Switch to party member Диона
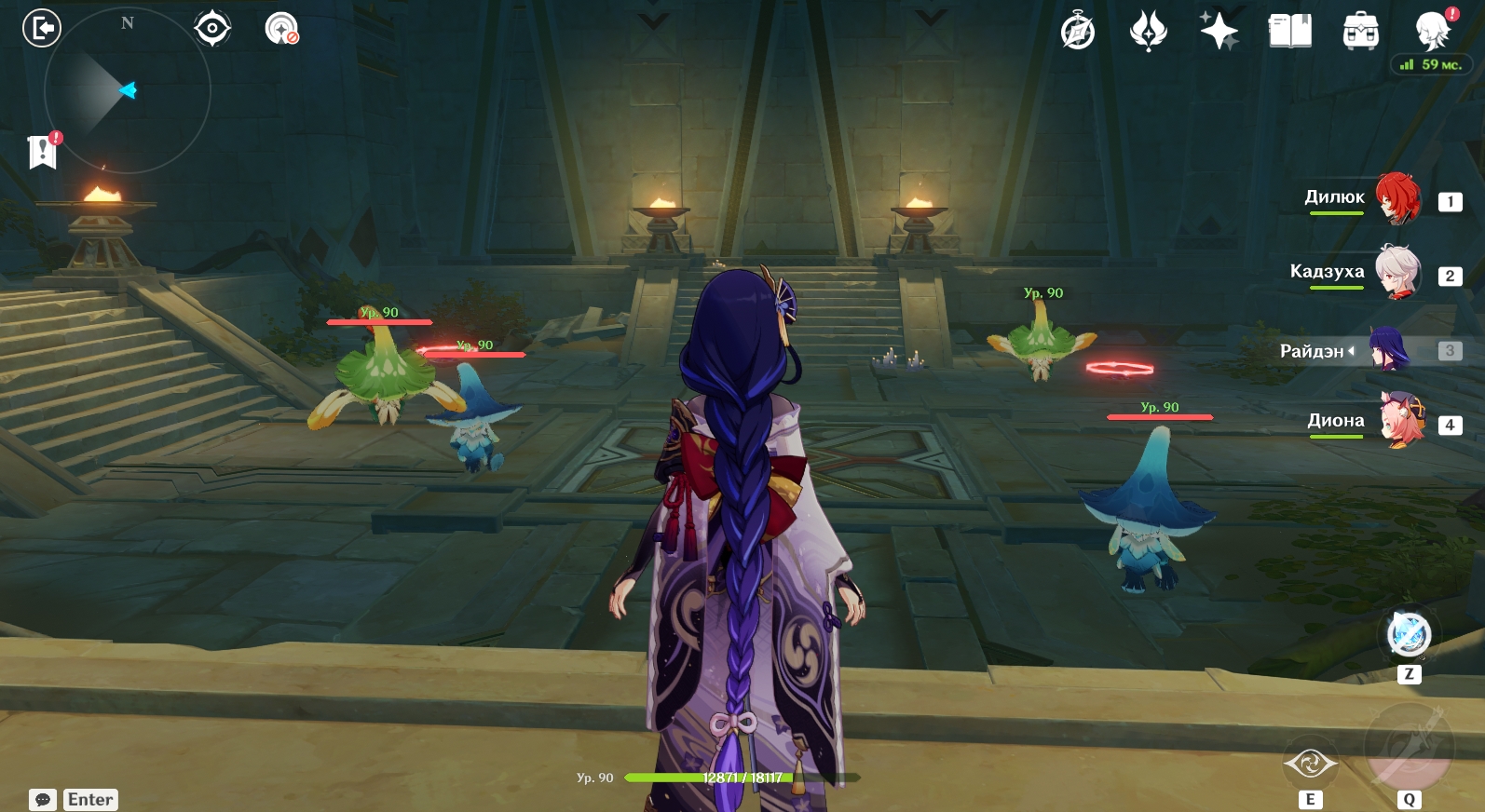This screenshot has height=812, width=1485. tap(1401, 421)
